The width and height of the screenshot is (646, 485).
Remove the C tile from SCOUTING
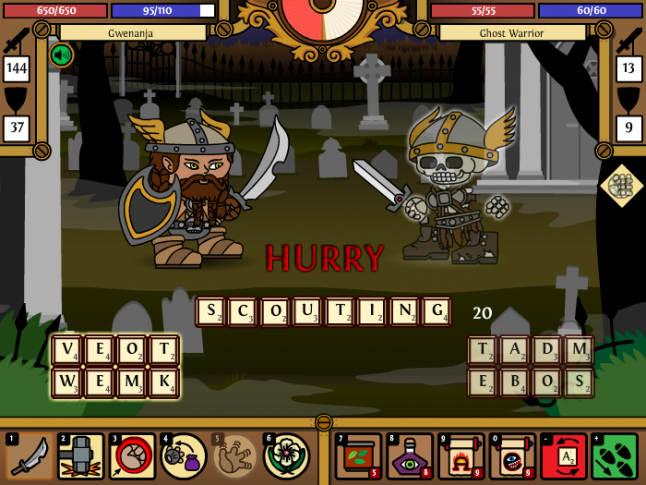243,312
